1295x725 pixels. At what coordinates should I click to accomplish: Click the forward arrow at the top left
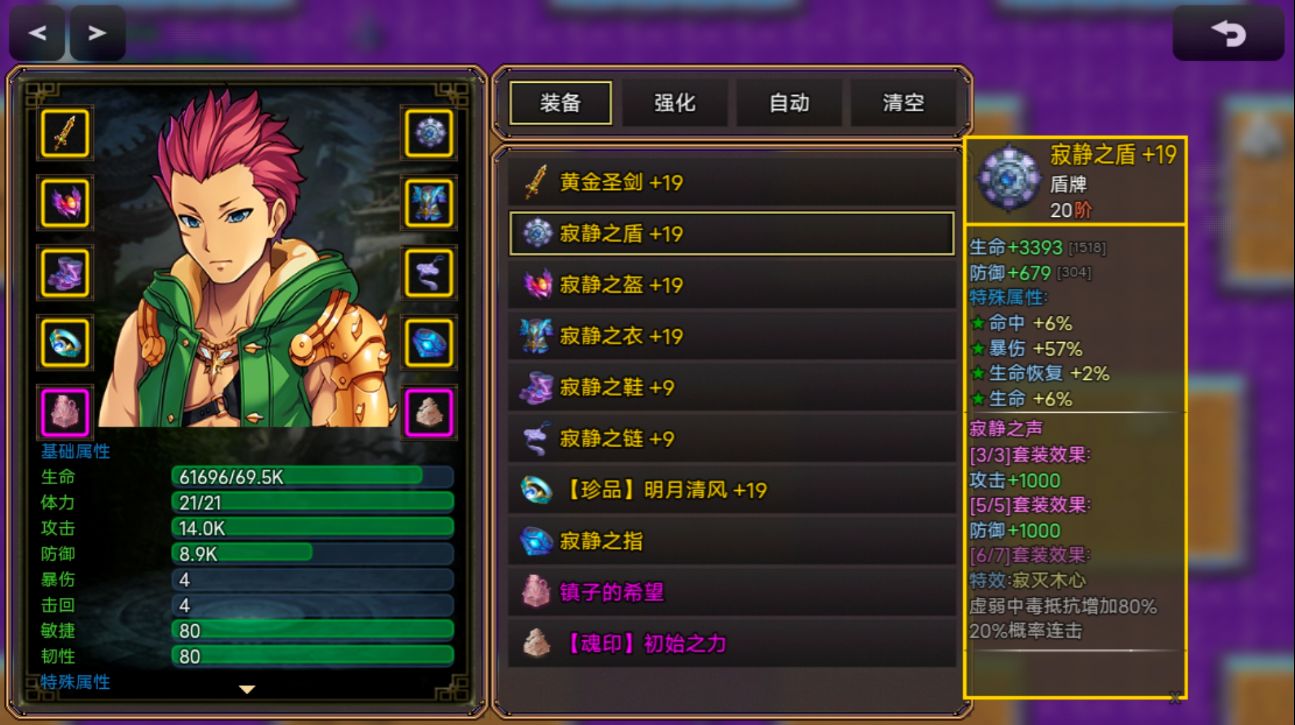pyautogui.click(x=97, y=31)
